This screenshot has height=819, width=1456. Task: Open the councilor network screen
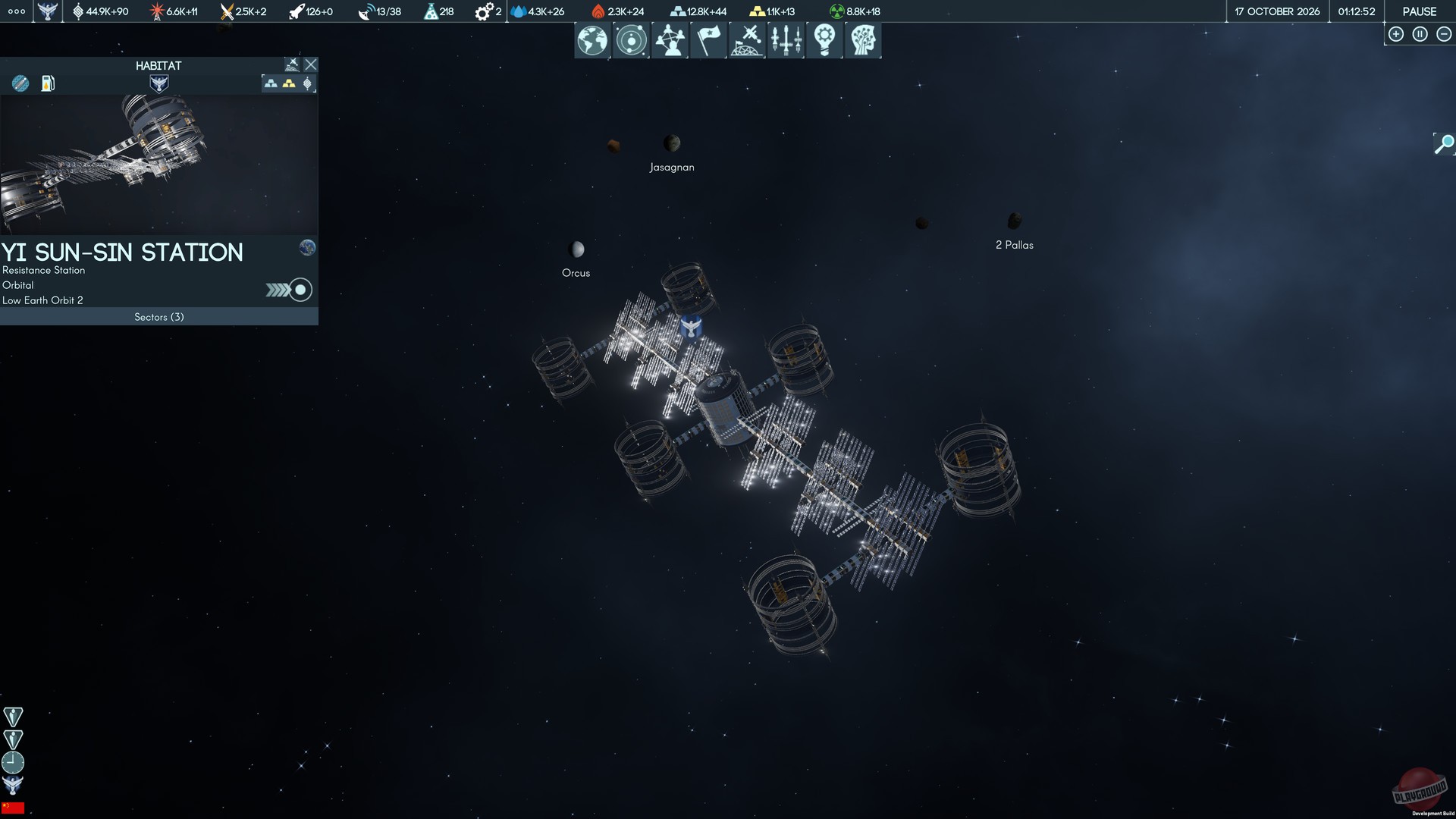(670, 40)
